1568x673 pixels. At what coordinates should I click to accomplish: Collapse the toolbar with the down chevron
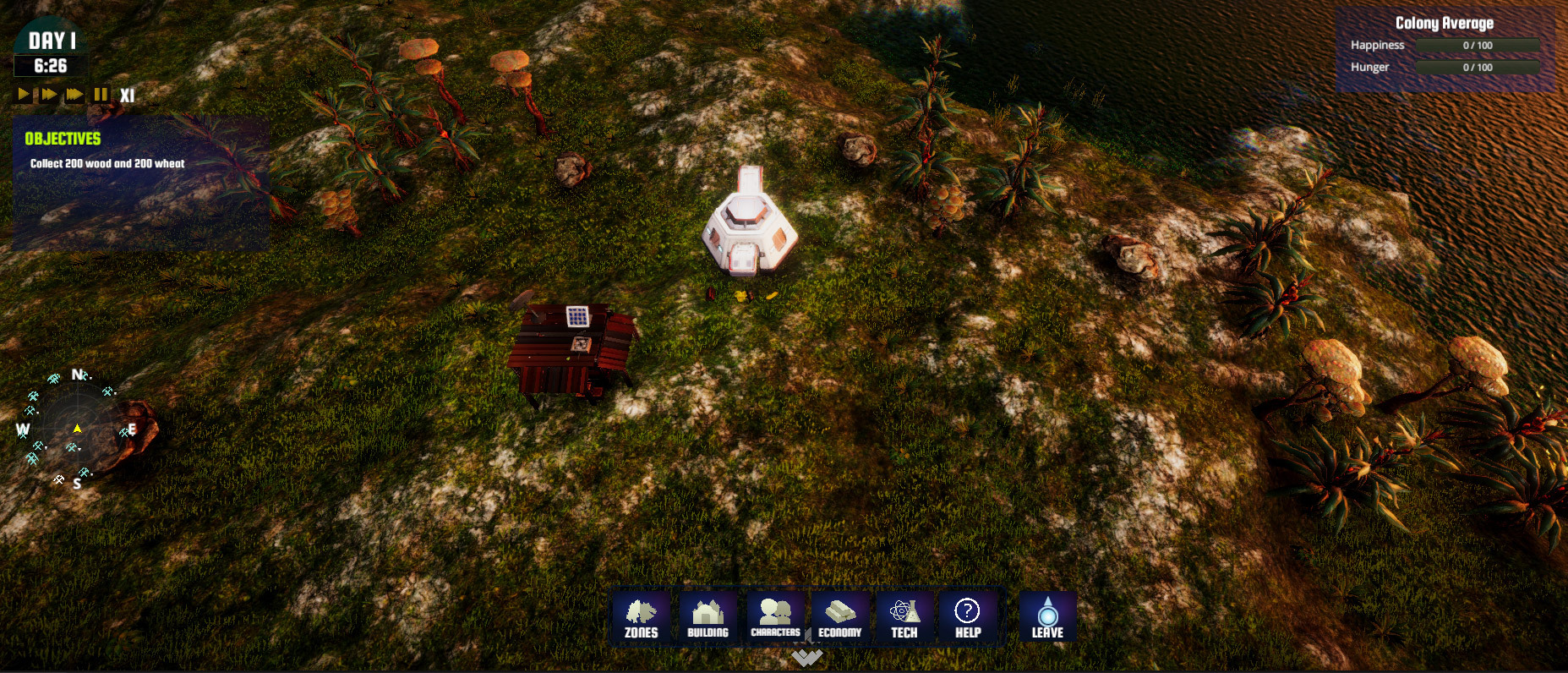[x=807, y=658]
